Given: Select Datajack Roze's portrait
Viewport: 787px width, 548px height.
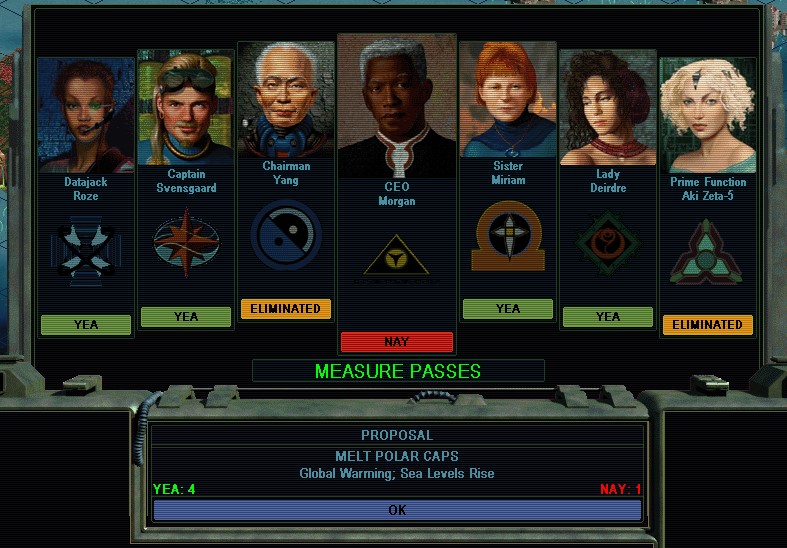Looking at the screenshot, I should click(85, 115).
